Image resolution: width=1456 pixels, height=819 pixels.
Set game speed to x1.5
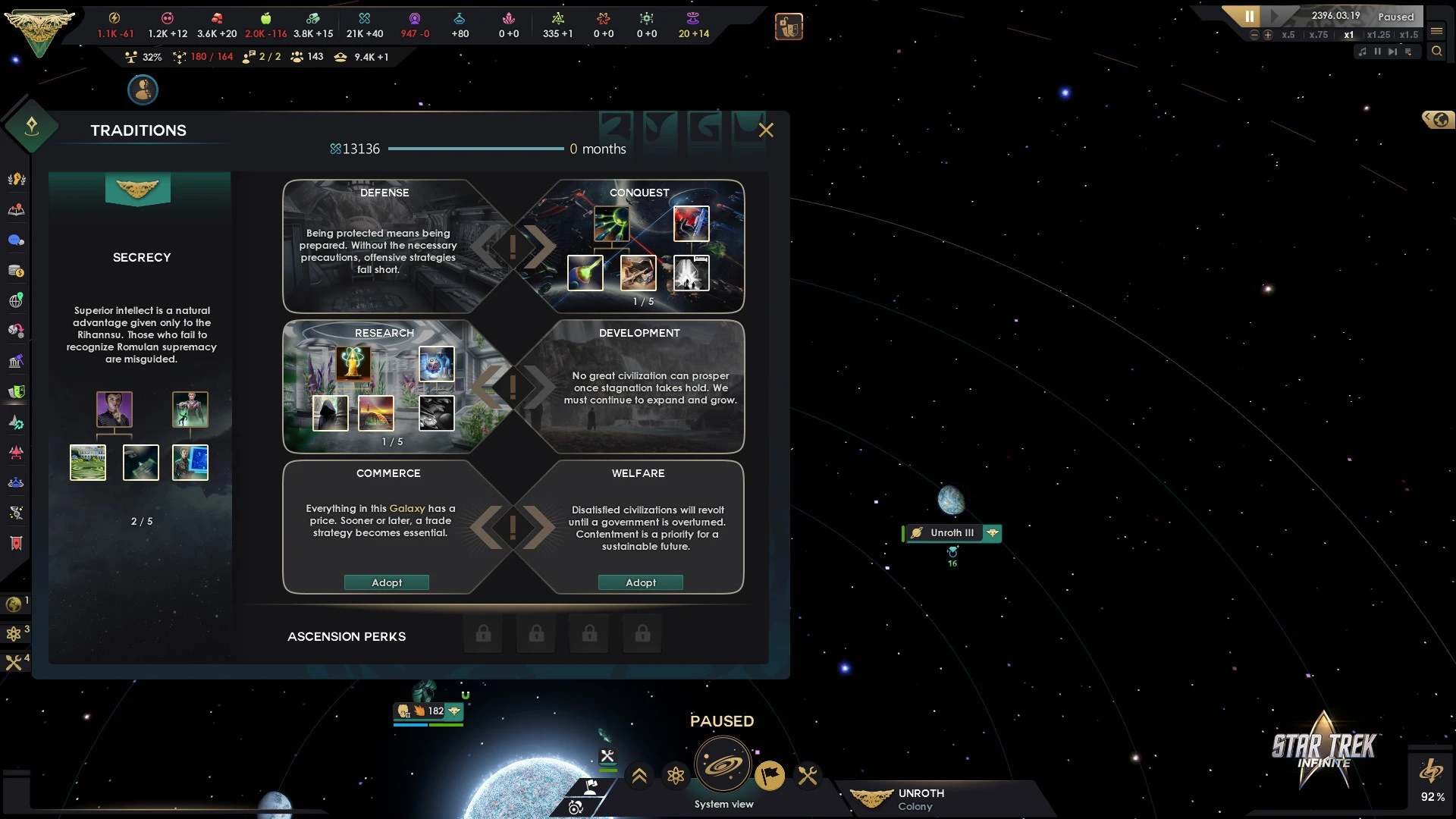[x=1409, y=35]
